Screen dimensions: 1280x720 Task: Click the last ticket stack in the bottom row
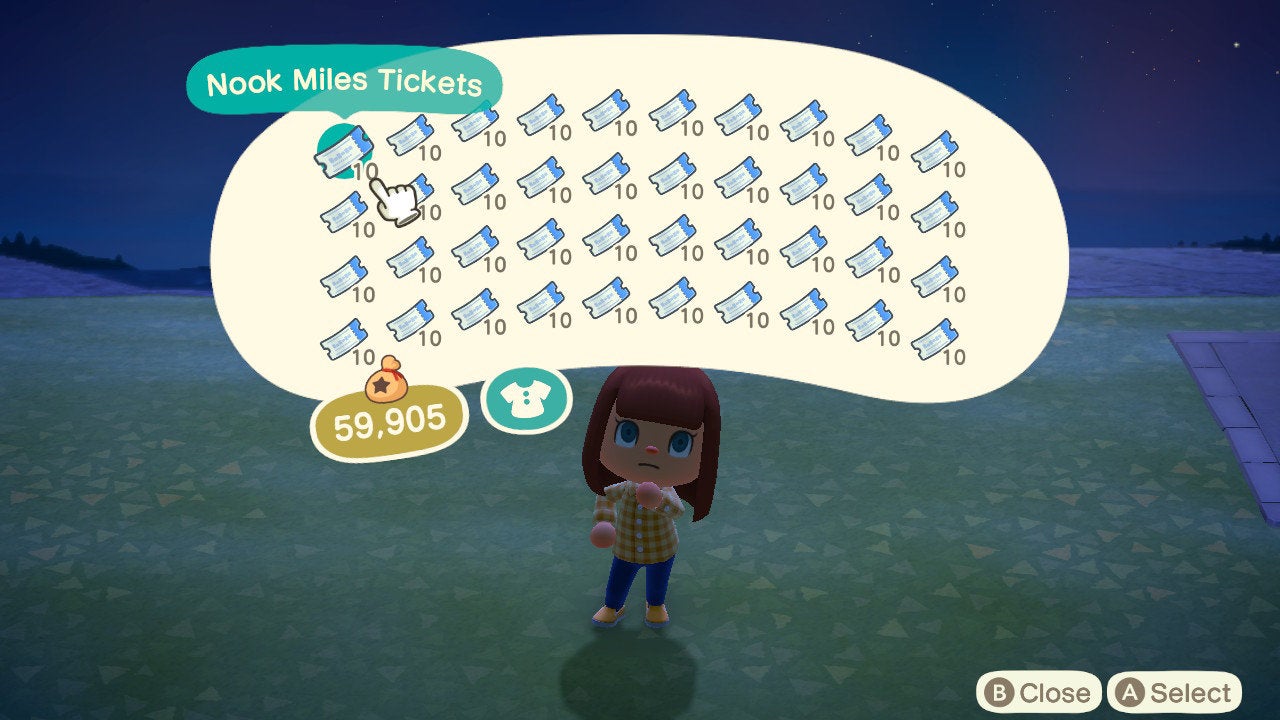tap(935, 338)
